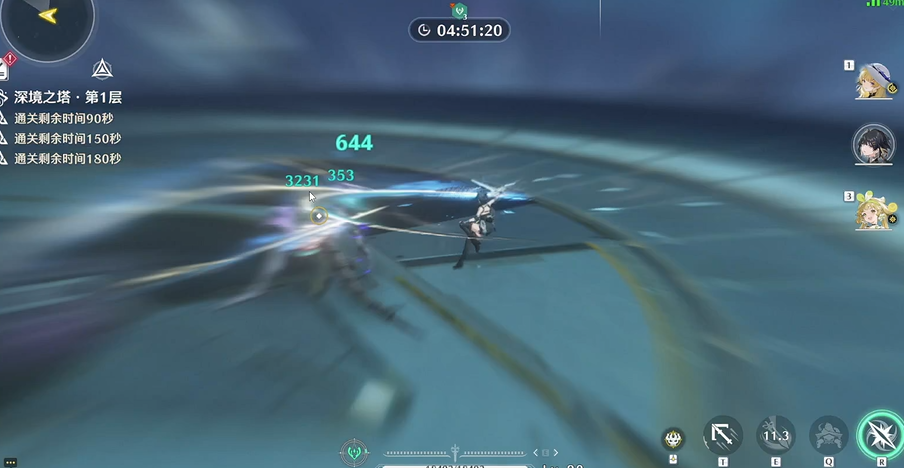
Task: Activate the sword-and-arrow skill icon
Action: coord(723,436)
